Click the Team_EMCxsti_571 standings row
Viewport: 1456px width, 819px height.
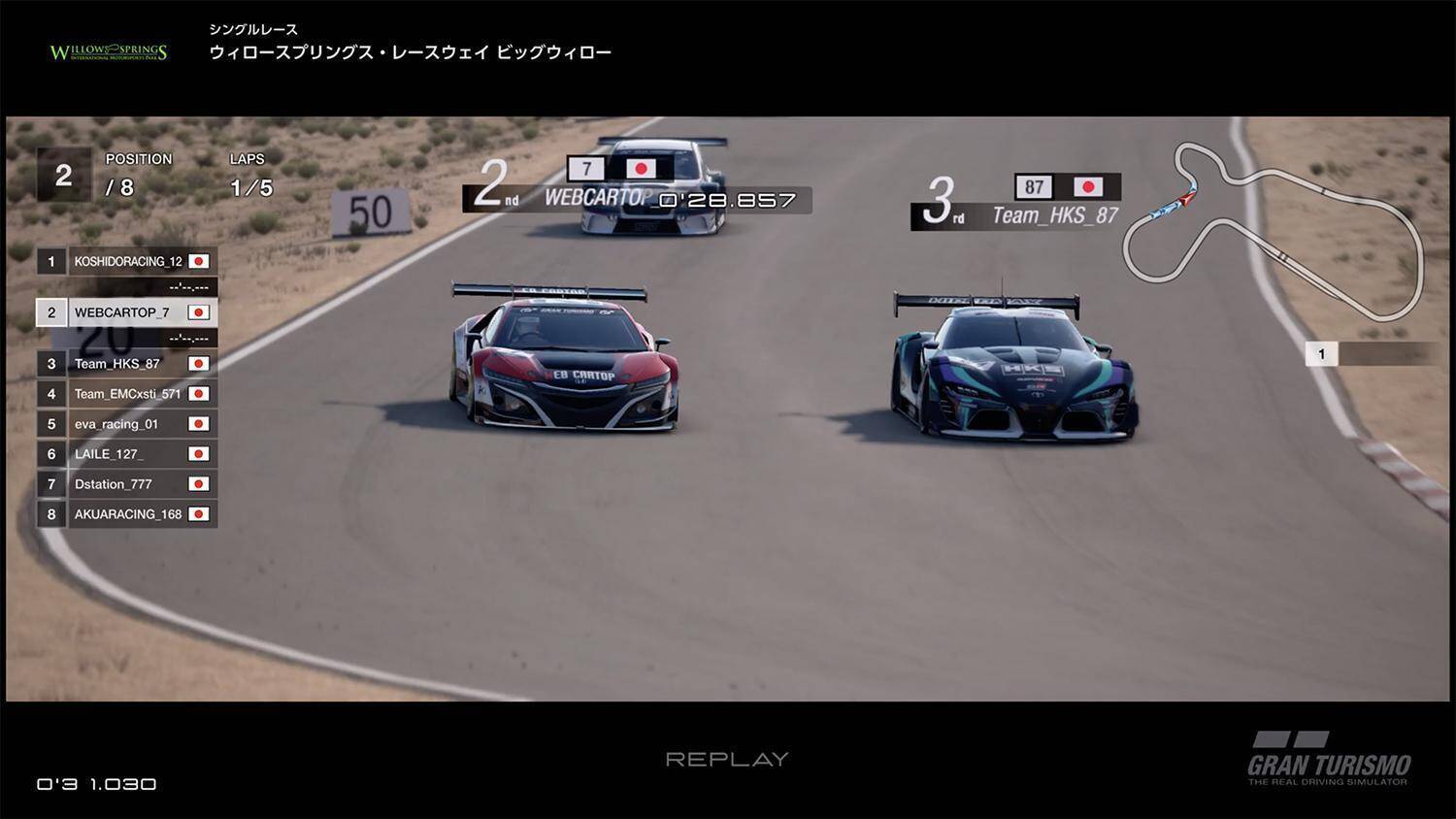131,393
